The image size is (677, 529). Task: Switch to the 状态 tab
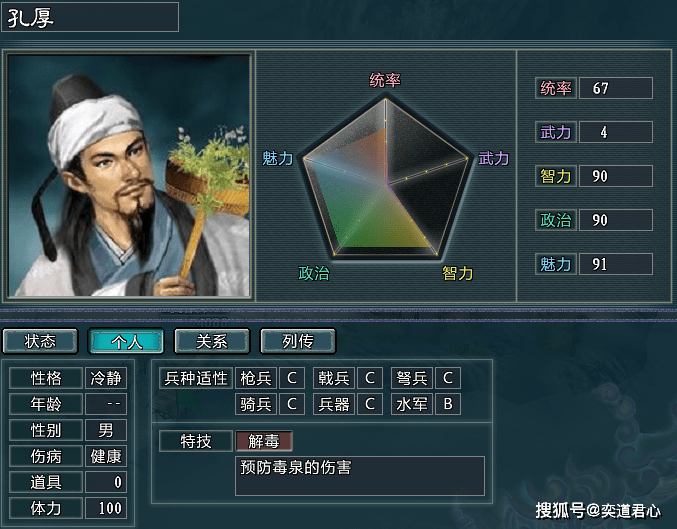click(41, 341)
